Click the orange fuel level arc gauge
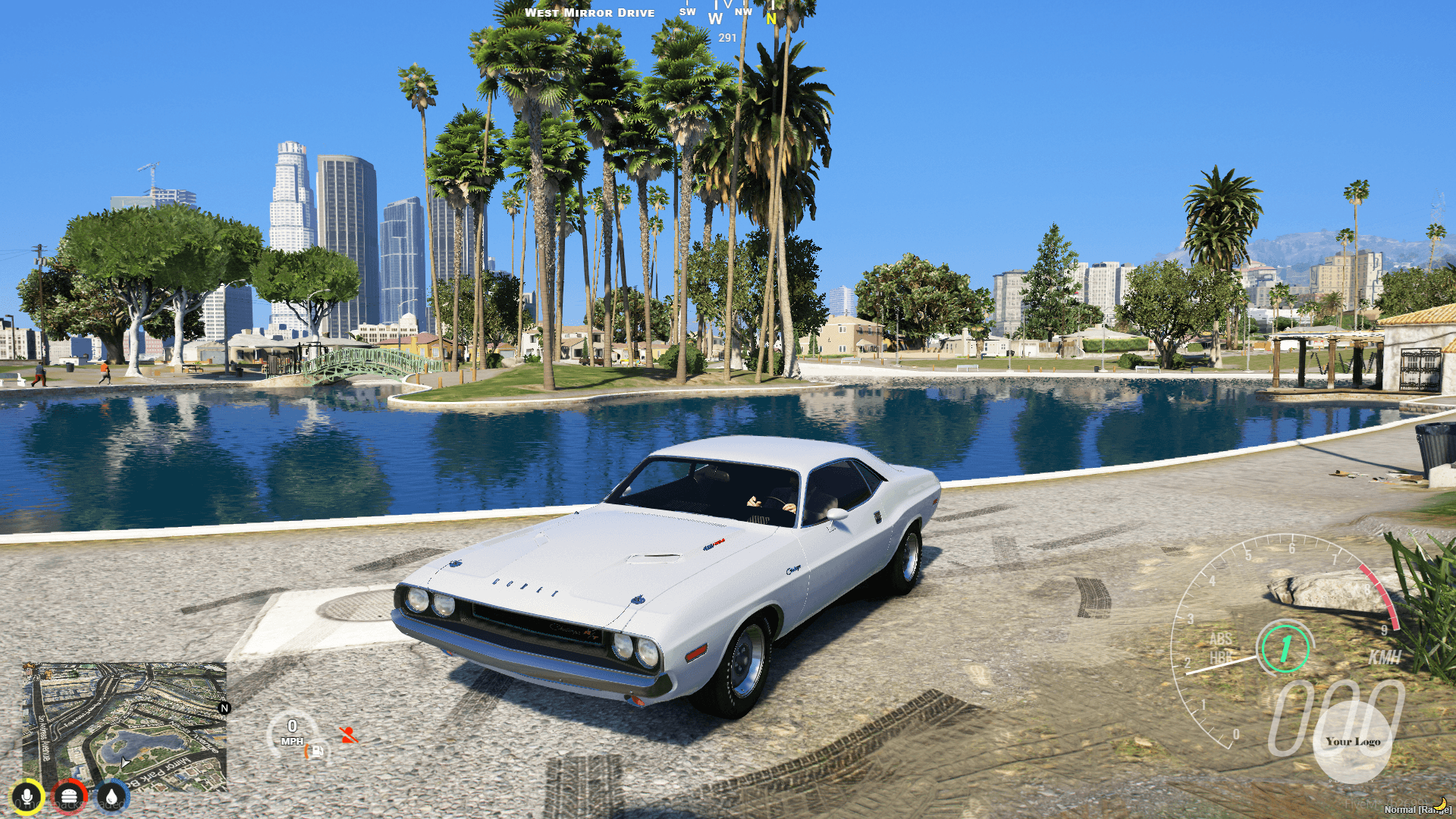 (x=306, y=752)
